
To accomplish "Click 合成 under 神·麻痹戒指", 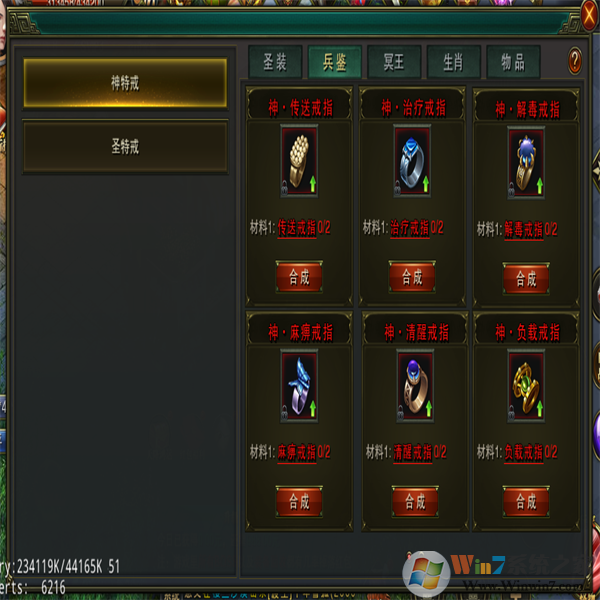I will (299, 501).
